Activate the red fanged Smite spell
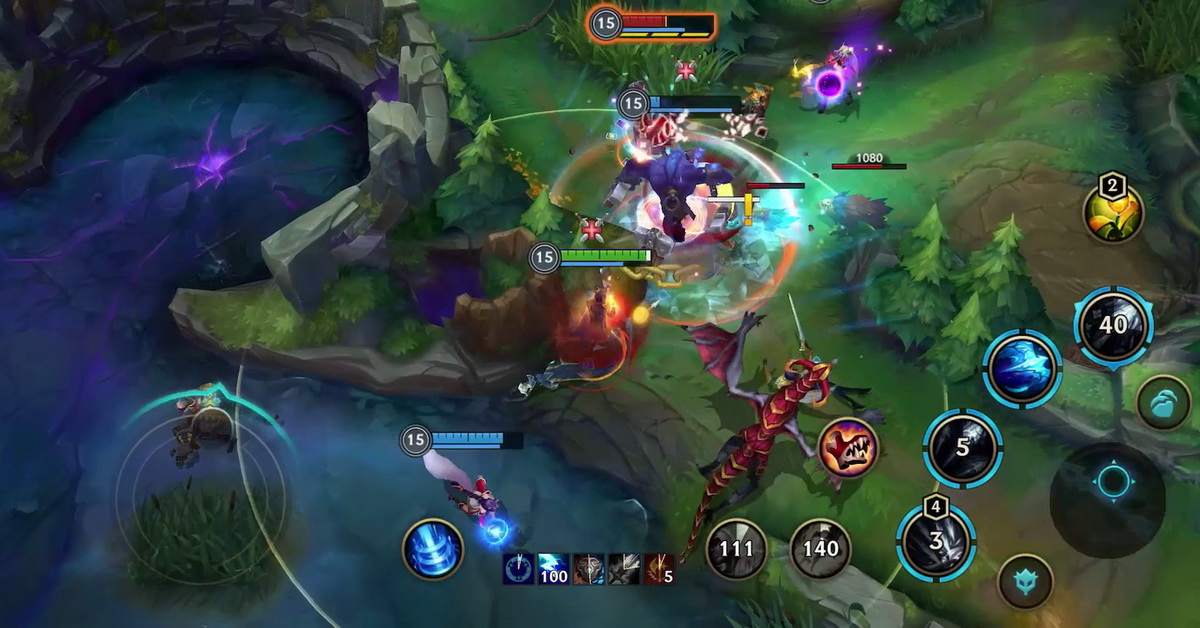Screen dimensions: 1200x628 [x=849, y=447]
